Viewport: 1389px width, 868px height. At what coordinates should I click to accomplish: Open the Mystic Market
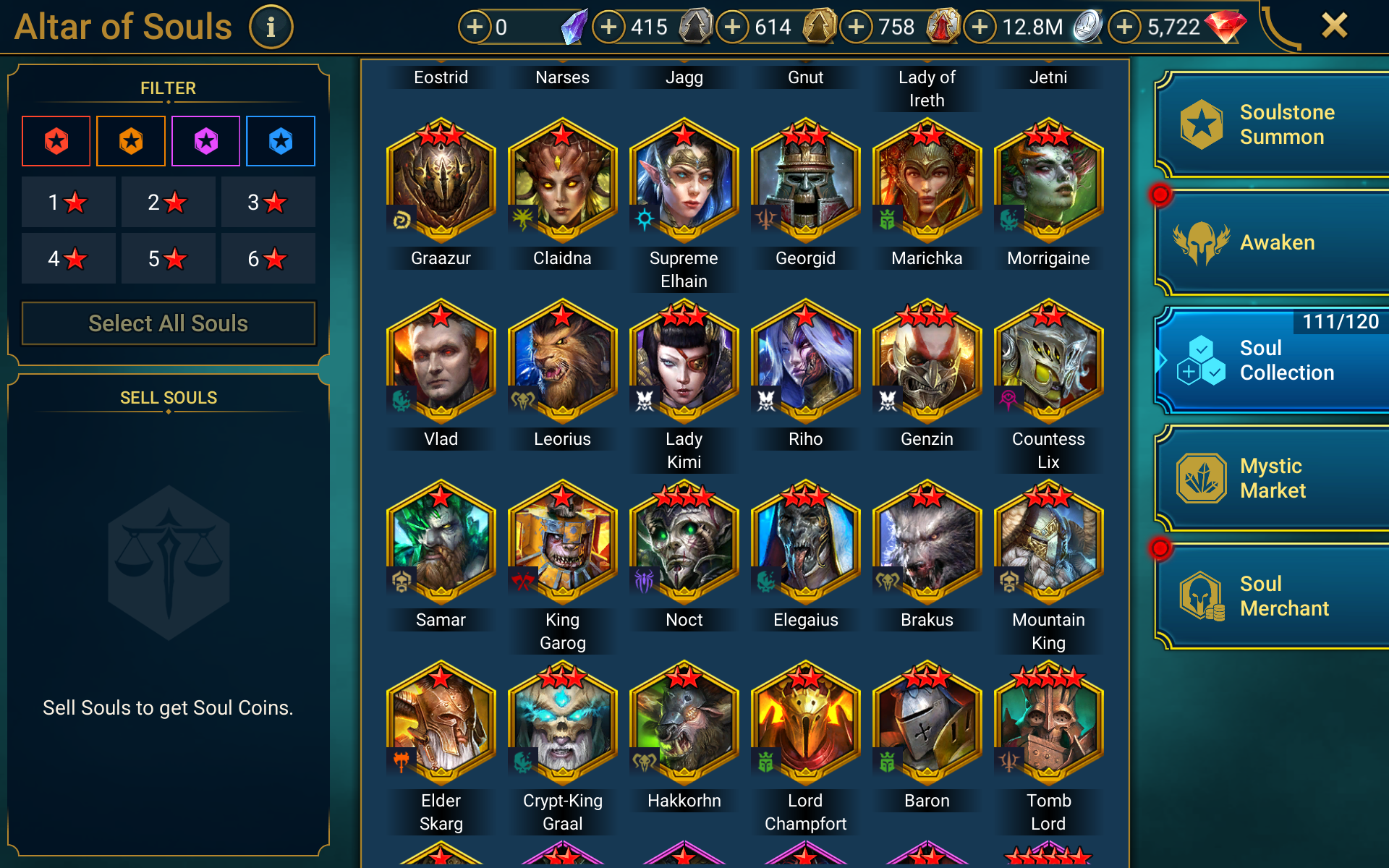(x=1273, y=478)
